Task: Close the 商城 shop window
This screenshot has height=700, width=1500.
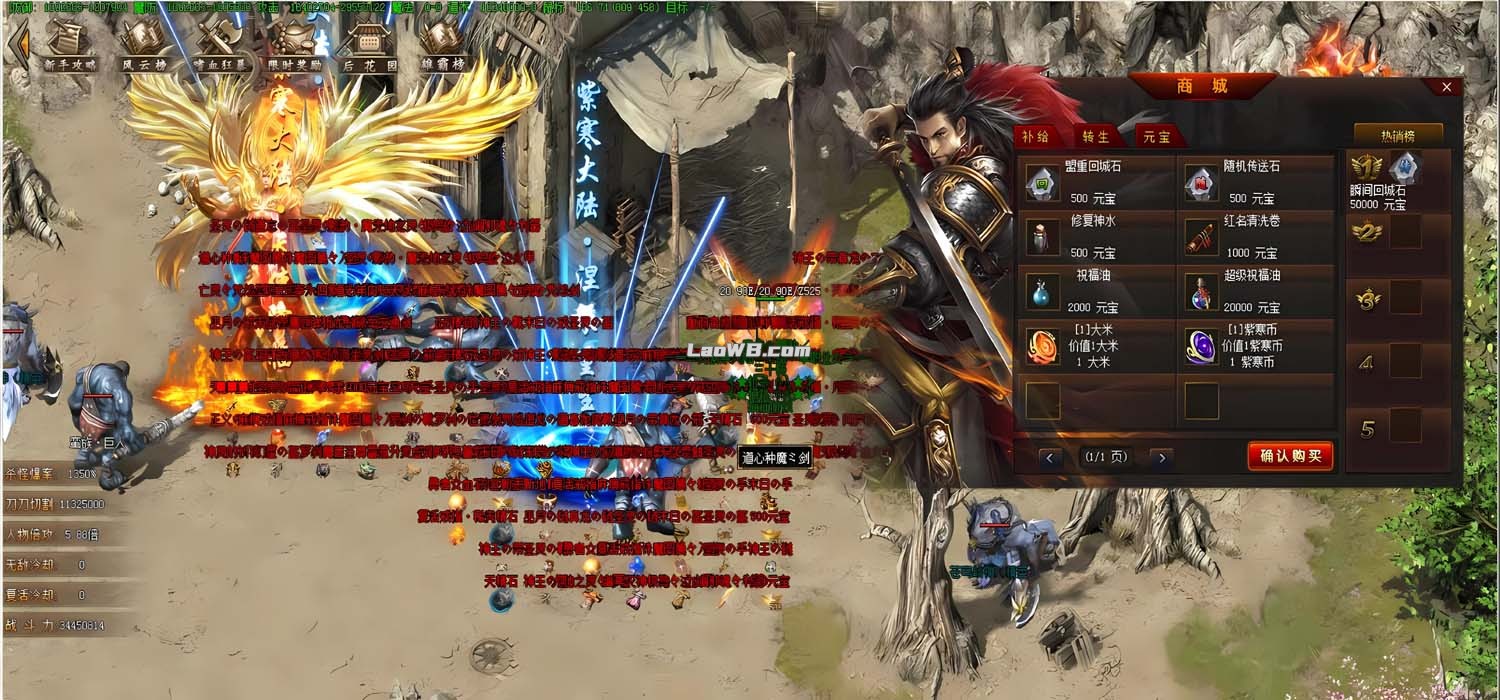Action: point(1446,88)
